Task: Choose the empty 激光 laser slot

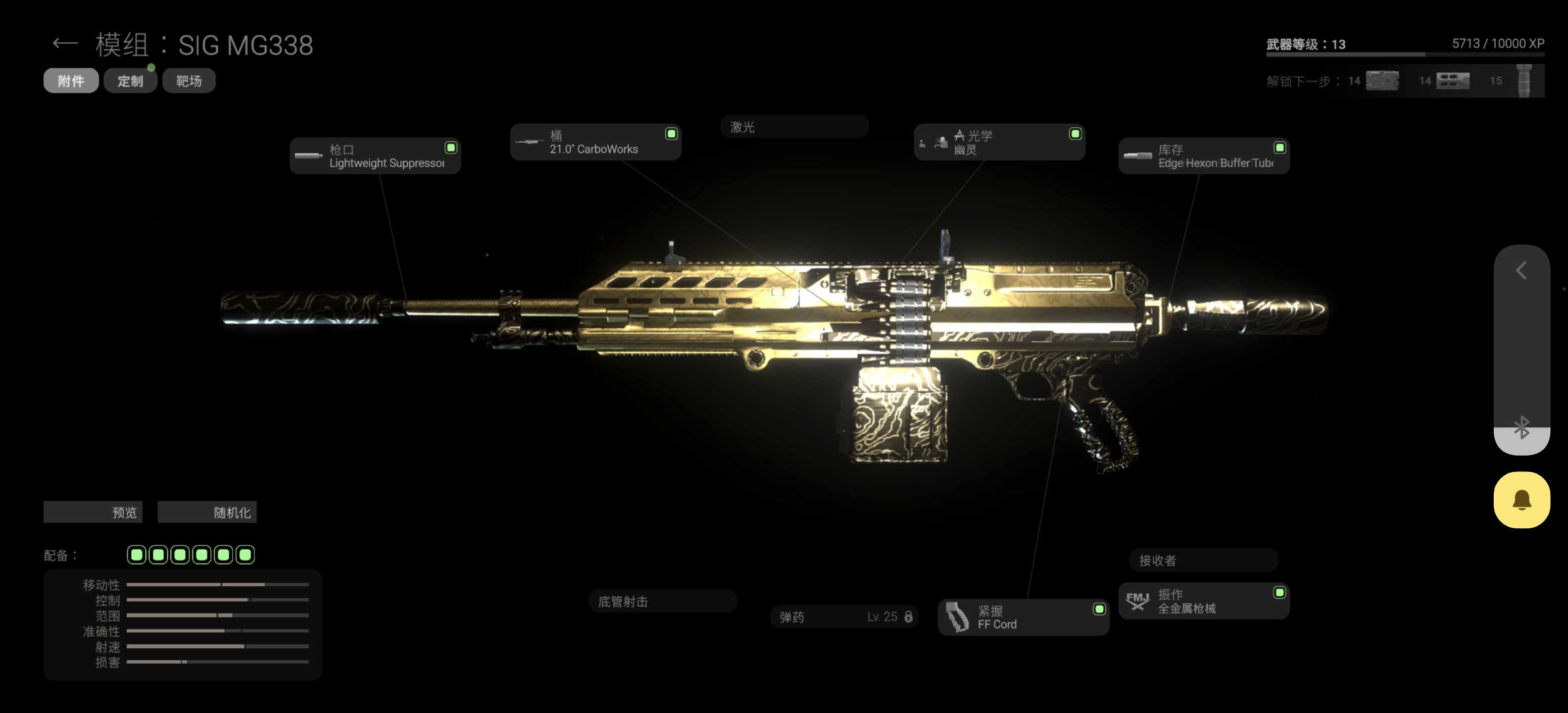Action: pyautogui.click(x=794, y=127)
